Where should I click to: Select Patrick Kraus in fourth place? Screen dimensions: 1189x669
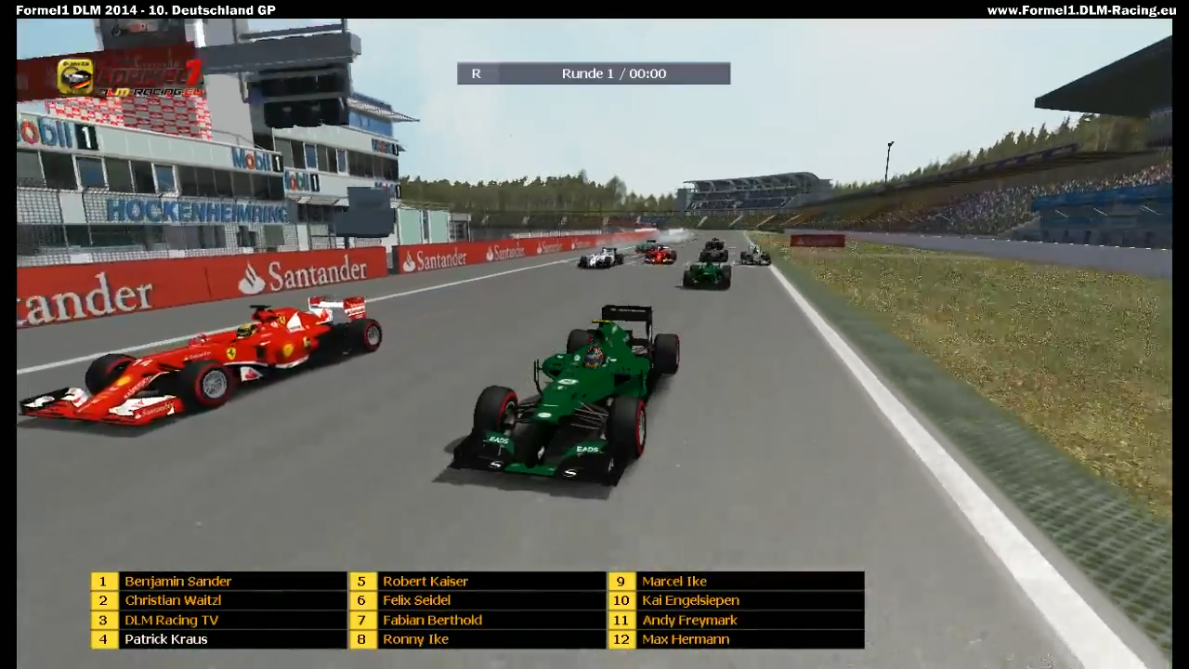(167, 639)
